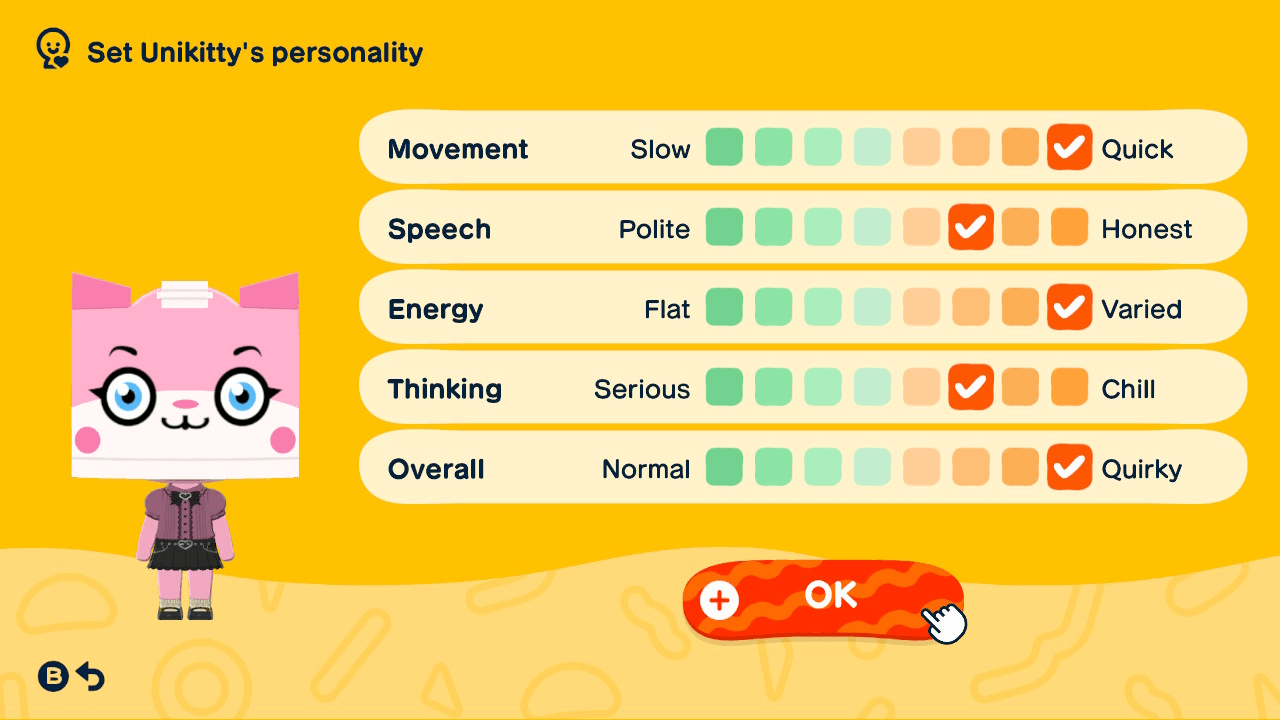Toggle the rightmost Chill segment on Thinking
This screenshot has width=1280, height=720.
click(x=1069, y=388)
